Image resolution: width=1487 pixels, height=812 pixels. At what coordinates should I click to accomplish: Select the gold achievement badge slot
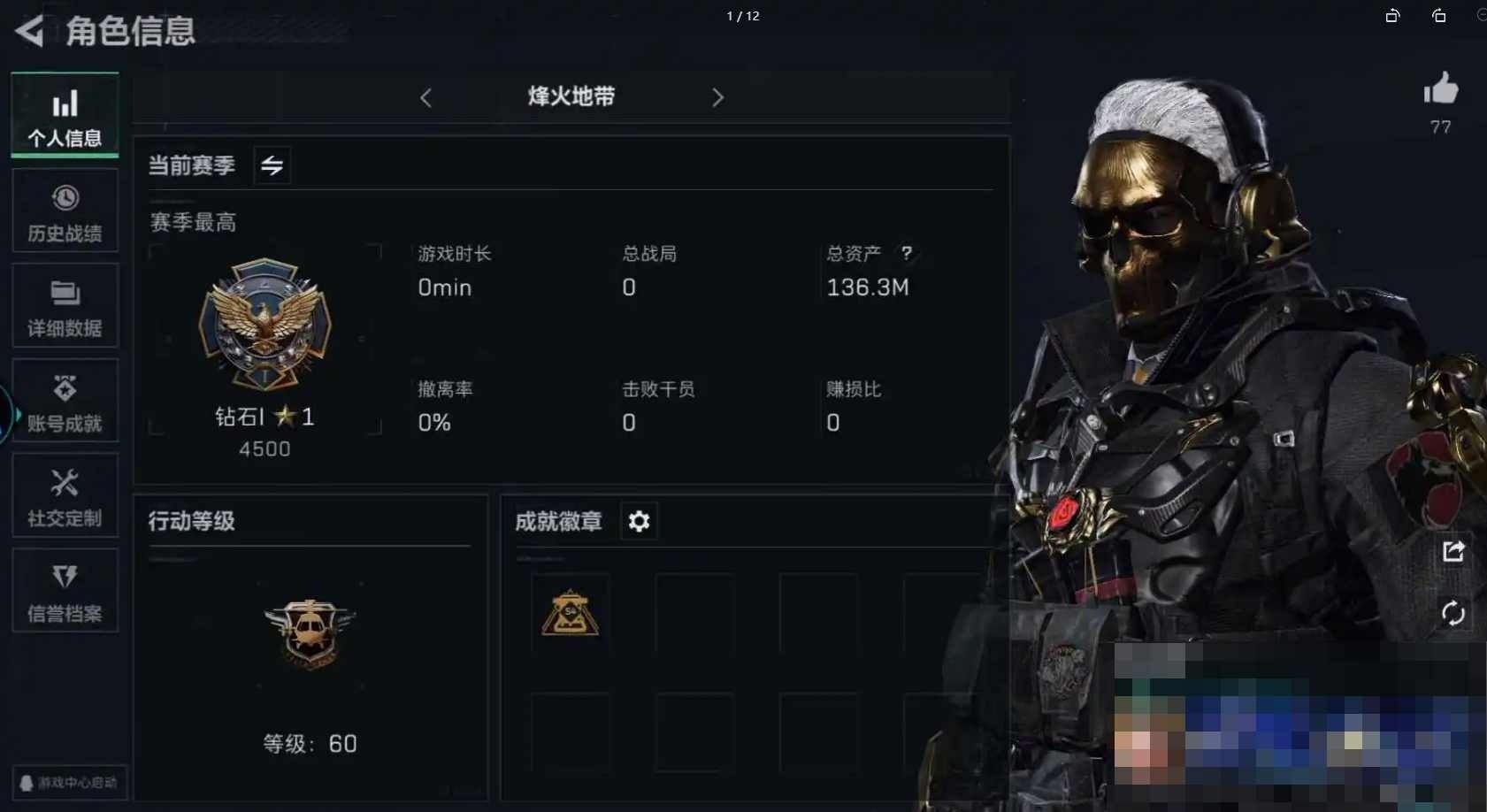coord(571,613)
